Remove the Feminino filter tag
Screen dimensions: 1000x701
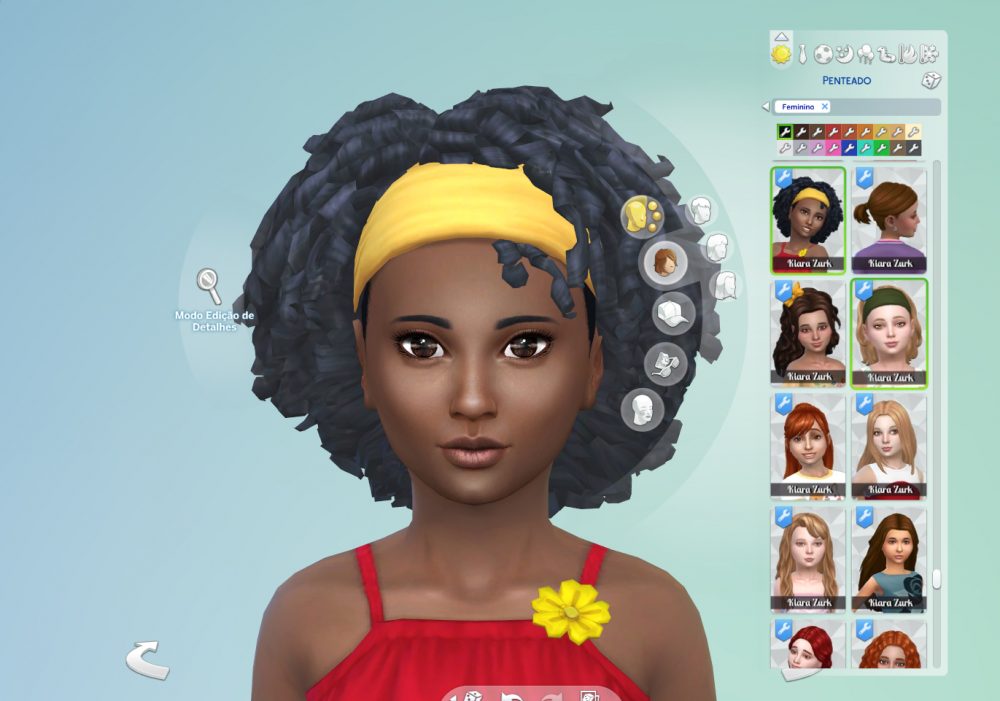[x=824, y=106]
